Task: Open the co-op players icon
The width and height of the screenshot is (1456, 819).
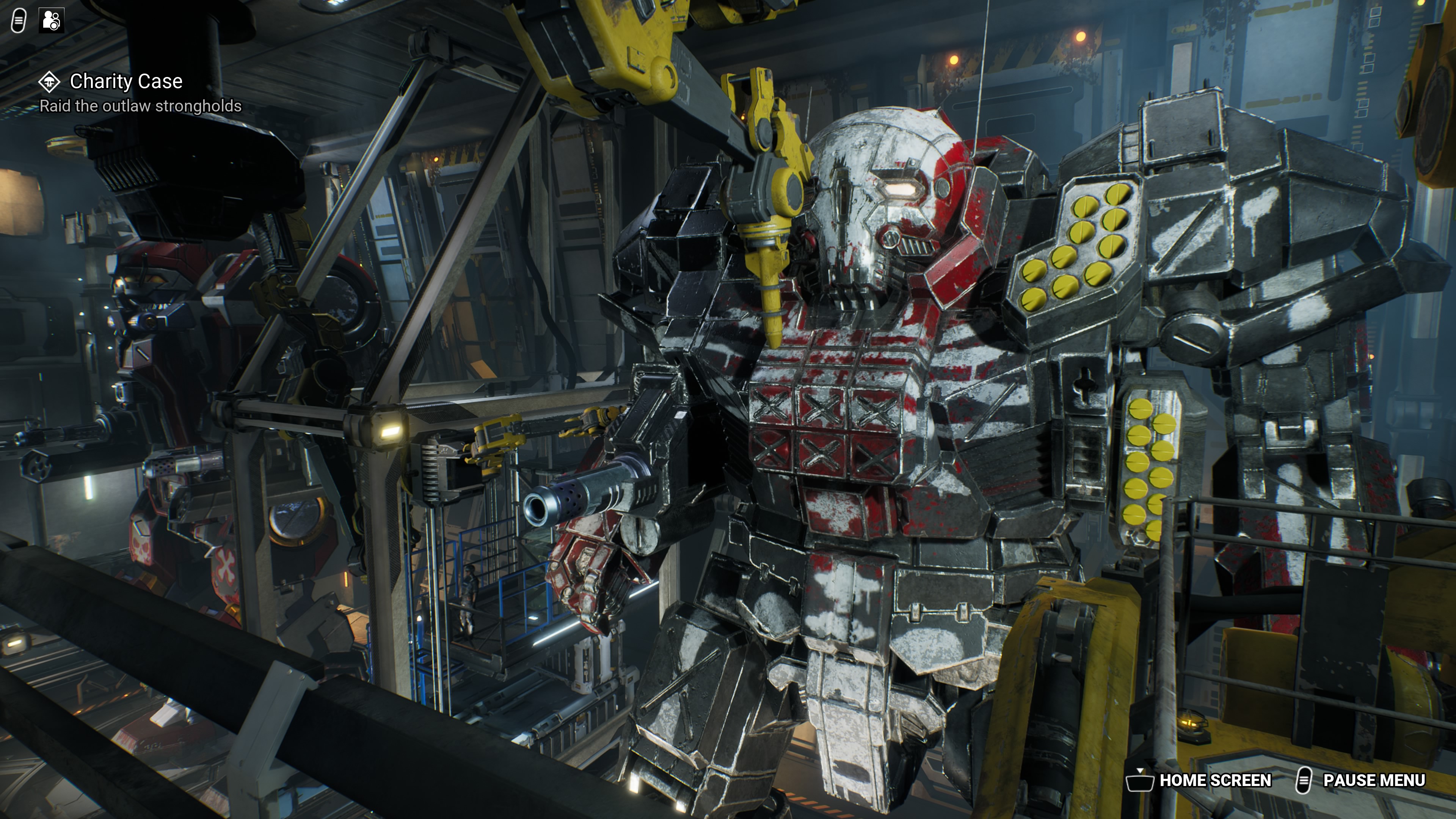Action: pyautogui.click(x=52, y=21)
